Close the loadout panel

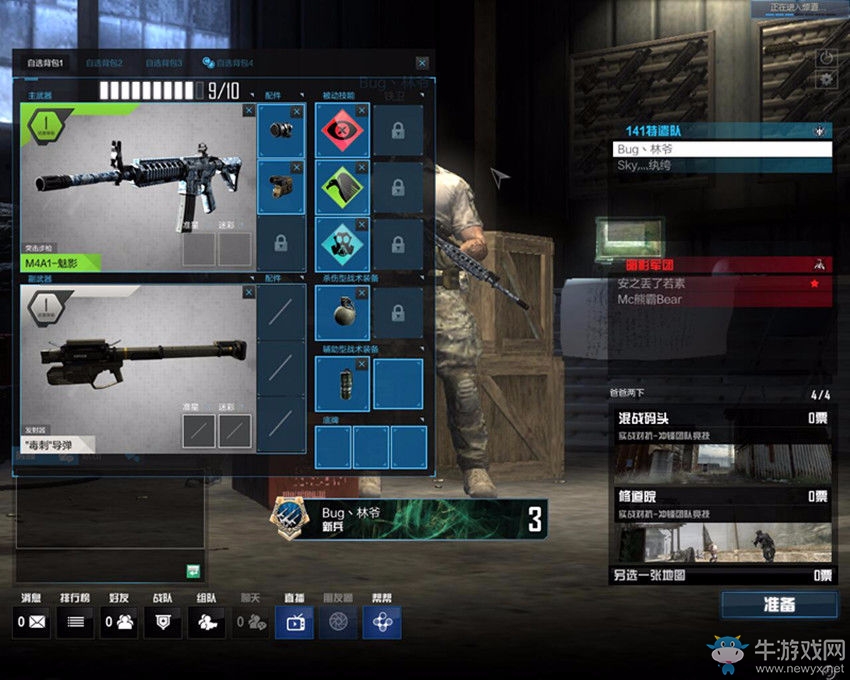[x=422, y=63]
